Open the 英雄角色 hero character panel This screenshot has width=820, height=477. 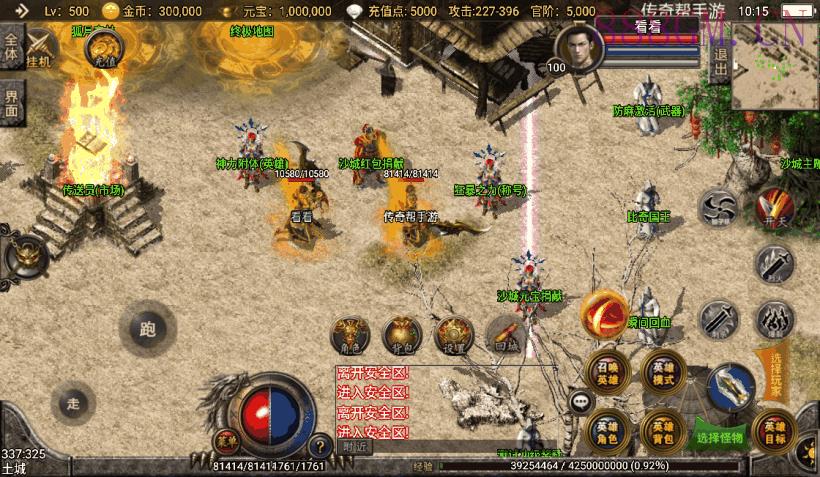(x=607, y=428)
